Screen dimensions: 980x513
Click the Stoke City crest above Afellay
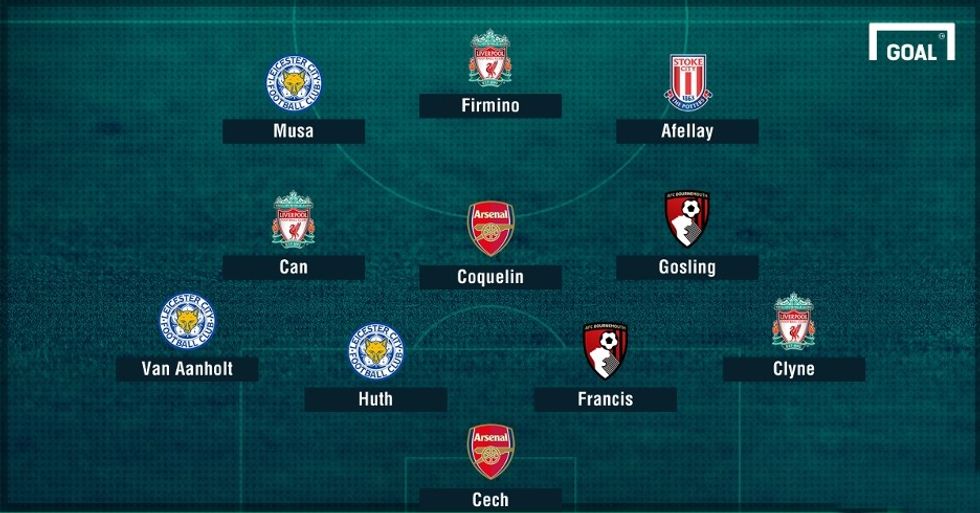pos(687,82)
